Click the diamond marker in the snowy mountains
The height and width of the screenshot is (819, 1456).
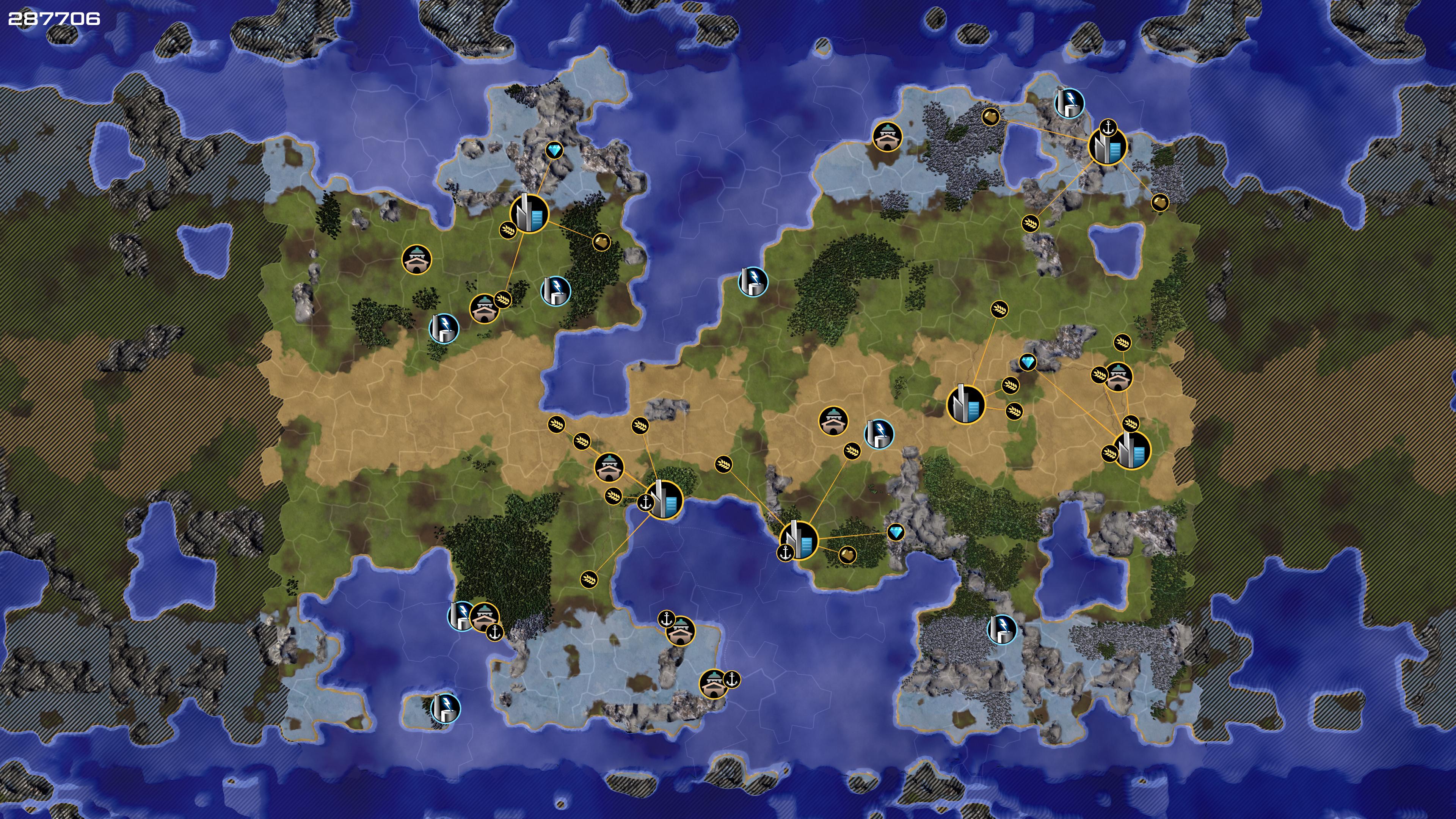point(554,151)
